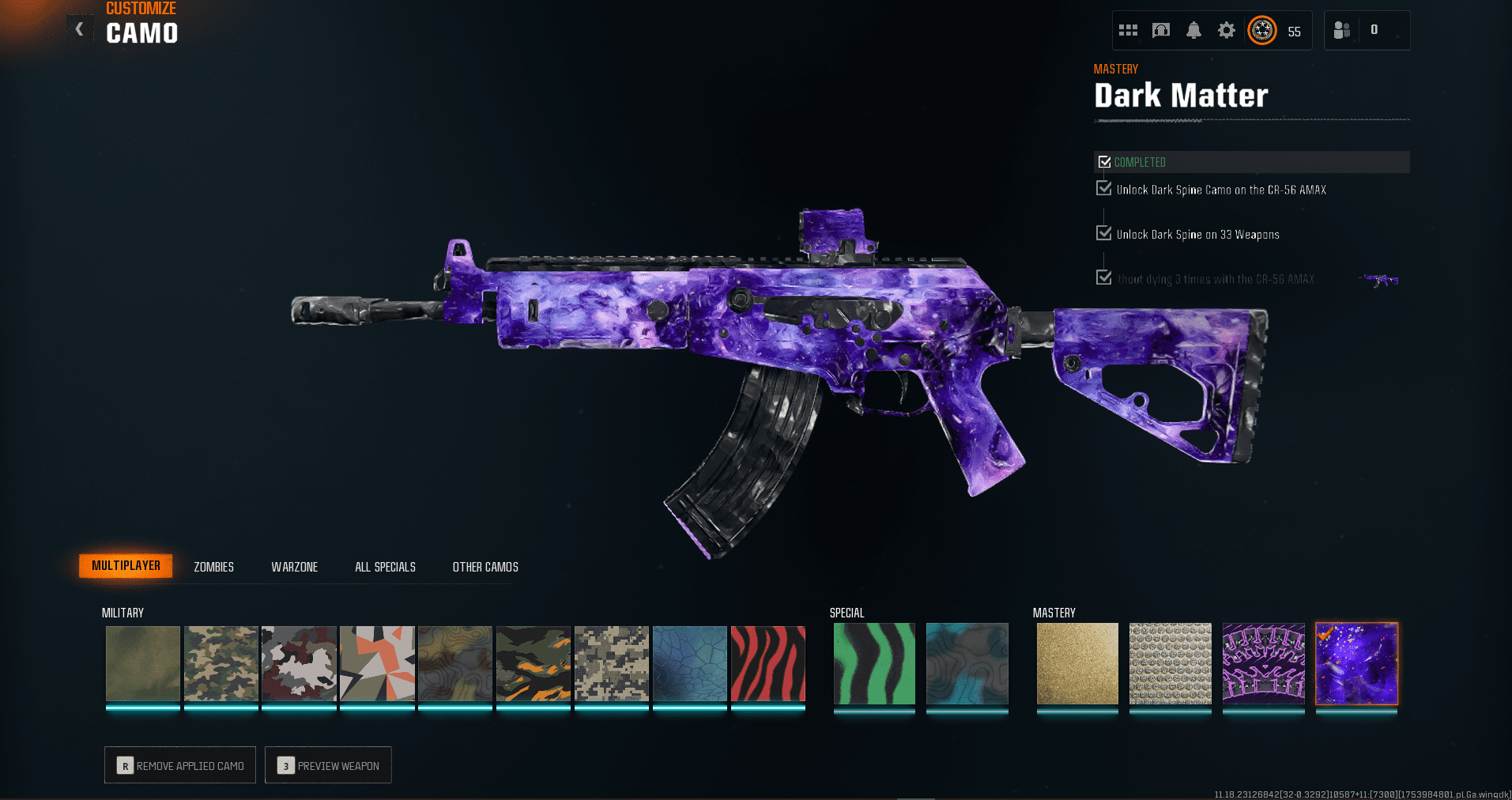Remove the applied camo

point(180,765)
